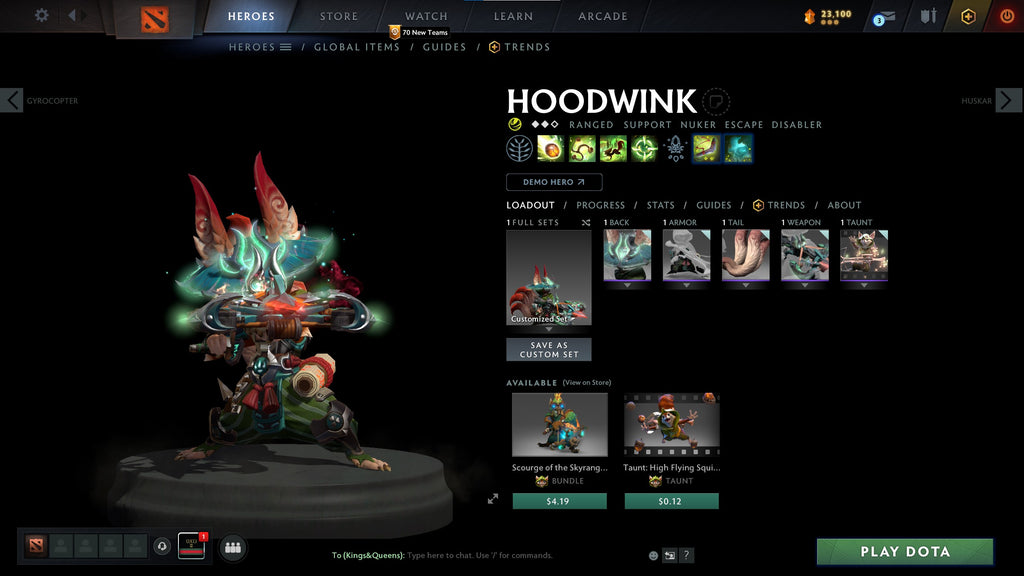1024x576 pixels.
Task: Quit the game with red power button
Action: 1006,16
